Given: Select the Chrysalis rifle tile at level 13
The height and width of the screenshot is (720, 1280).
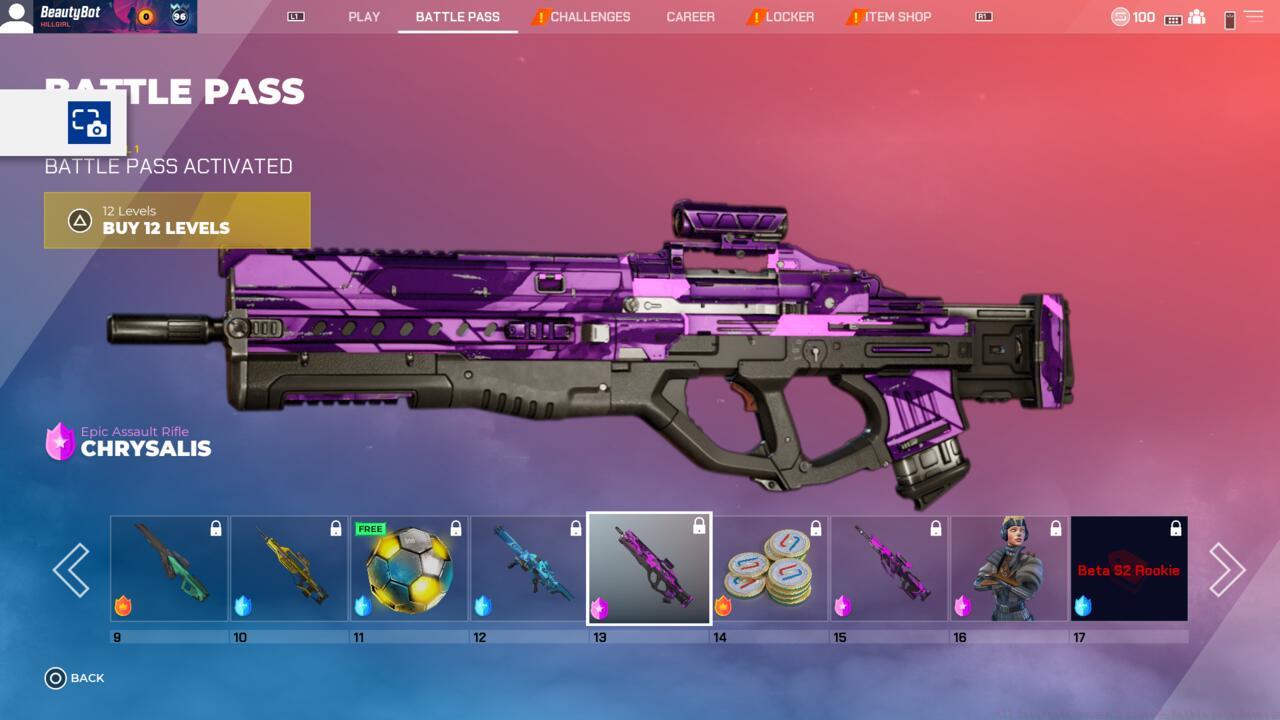Looking at the screenshot, I should pyautogui.click(x=649, y=569).
